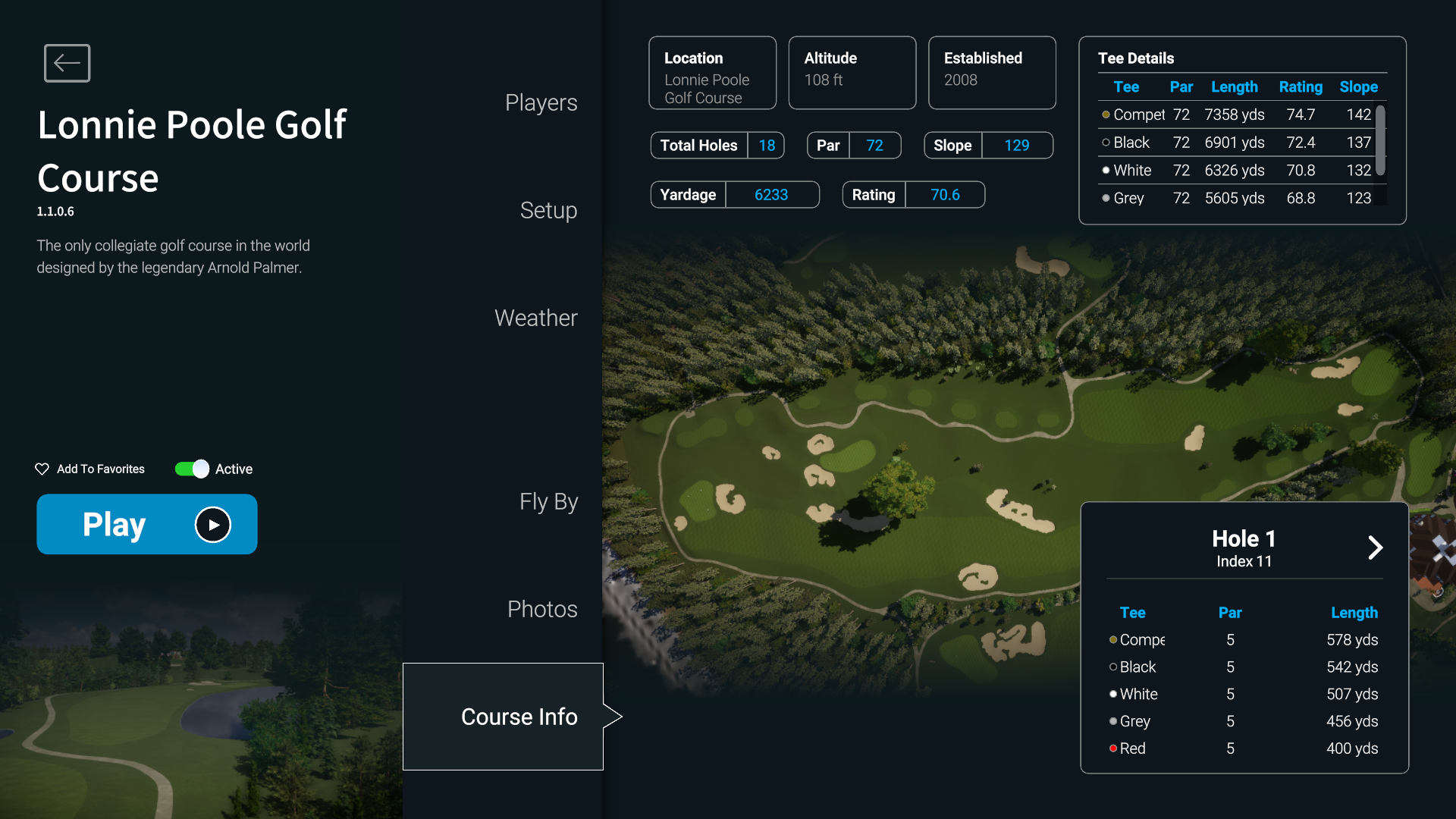Open the Players section

point(541,102)
